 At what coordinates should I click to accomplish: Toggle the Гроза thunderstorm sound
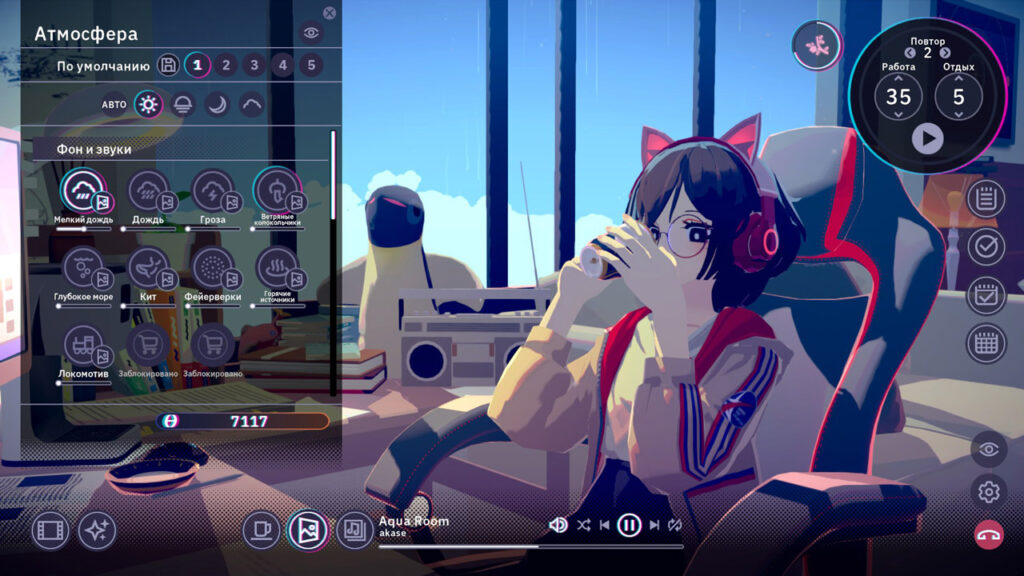coord(213,190)
